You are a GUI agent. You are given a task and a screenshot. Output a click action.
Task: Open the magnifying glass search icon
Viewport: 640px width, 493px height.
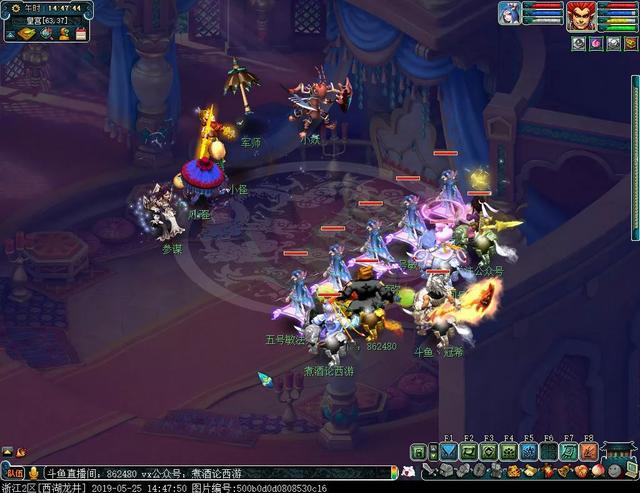[45, 33]
